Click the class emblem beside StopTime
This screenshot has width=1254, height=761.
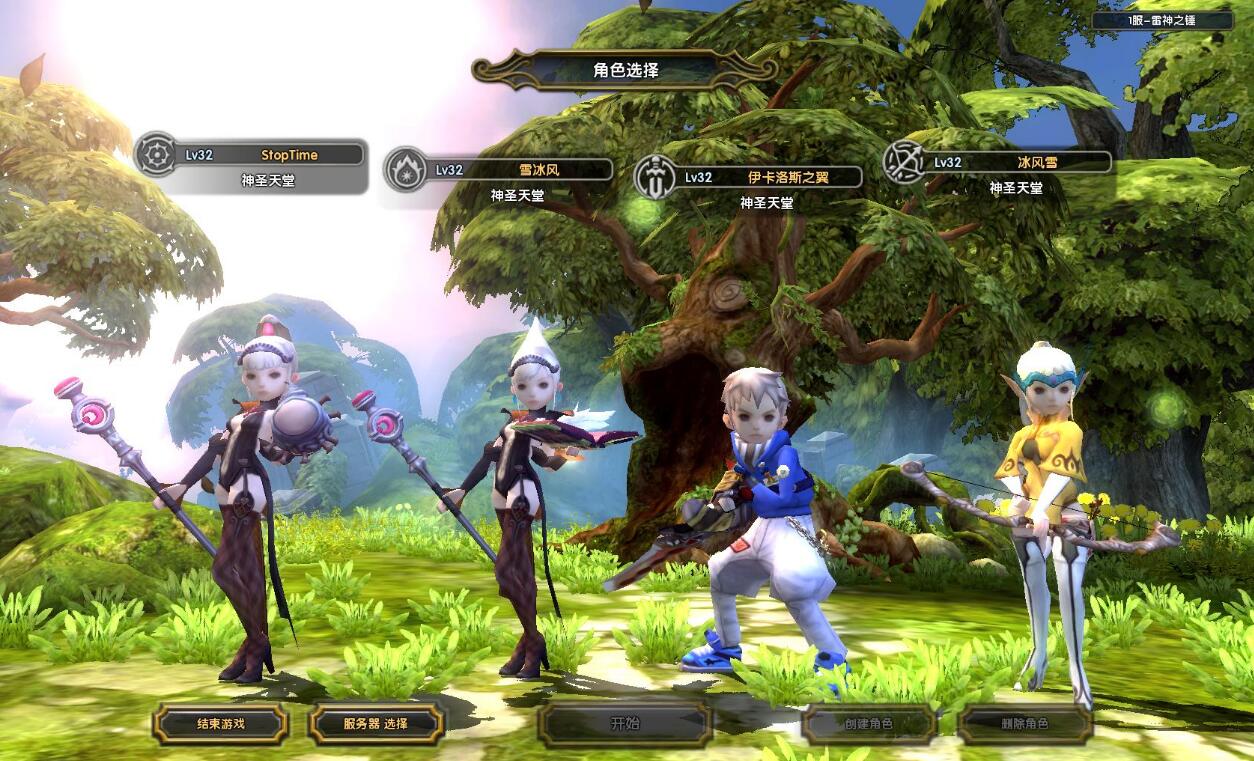[156, 155]
